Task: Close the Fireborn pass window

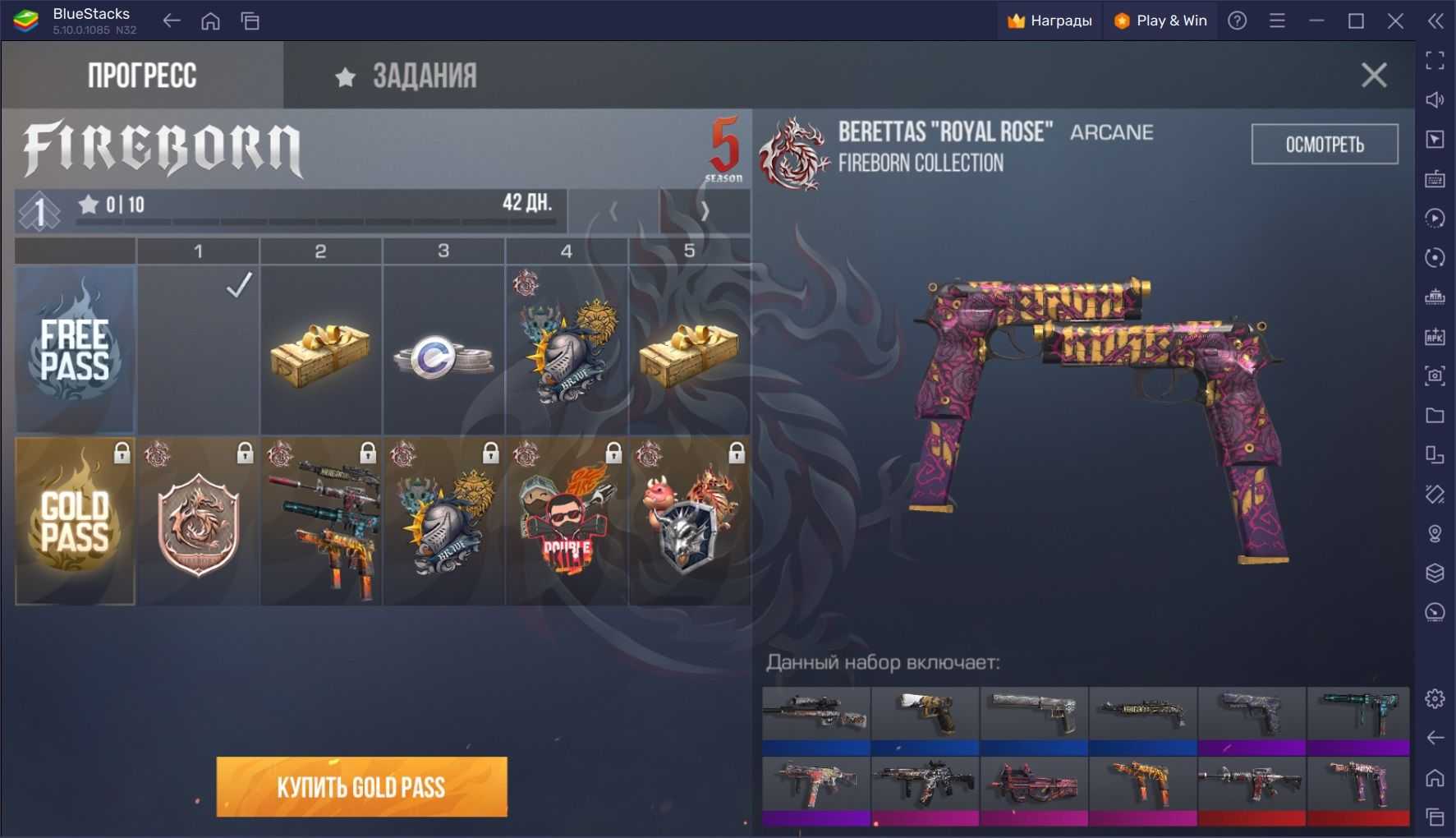Action: pyautogui.click(x=1373, y=76)
